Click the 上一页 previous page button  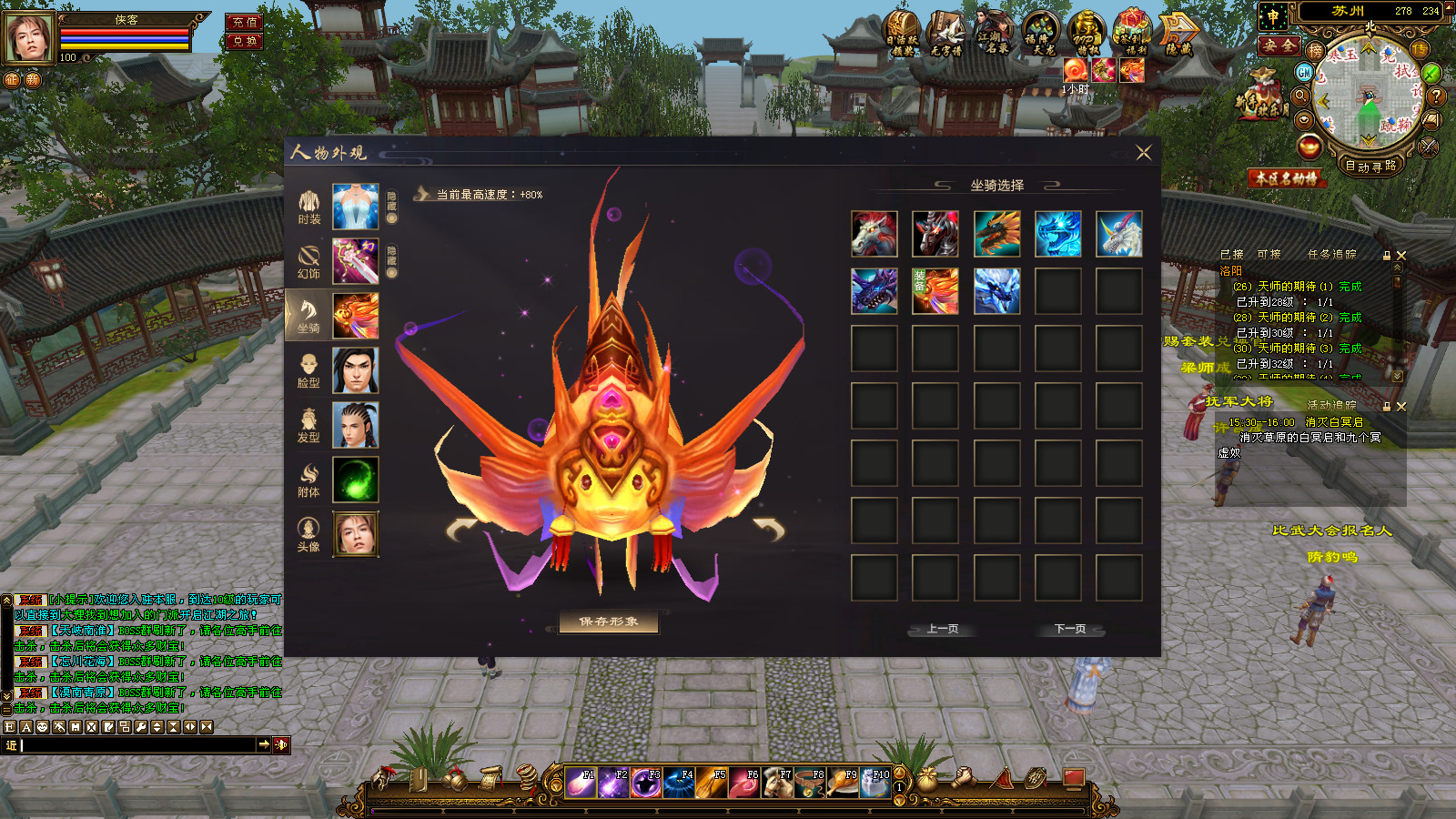point(943,629)
